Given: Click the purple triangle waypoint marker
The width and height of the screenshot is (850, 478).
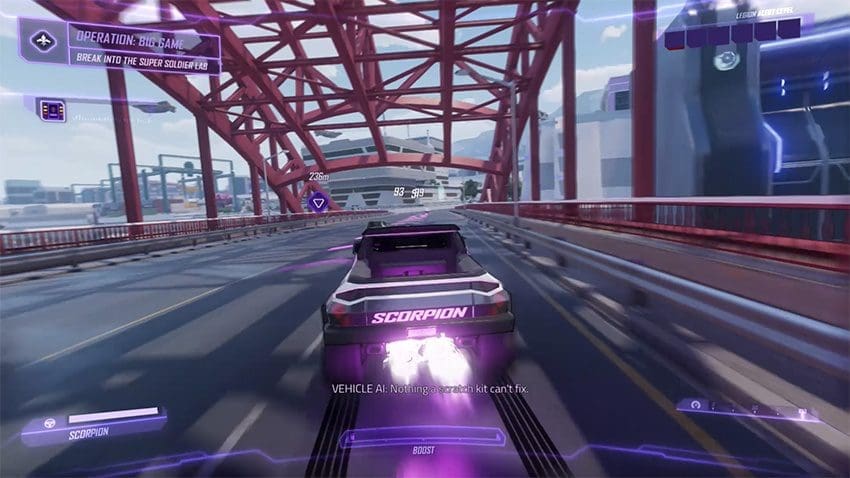Looking at the screenshot, I should 318,202.
